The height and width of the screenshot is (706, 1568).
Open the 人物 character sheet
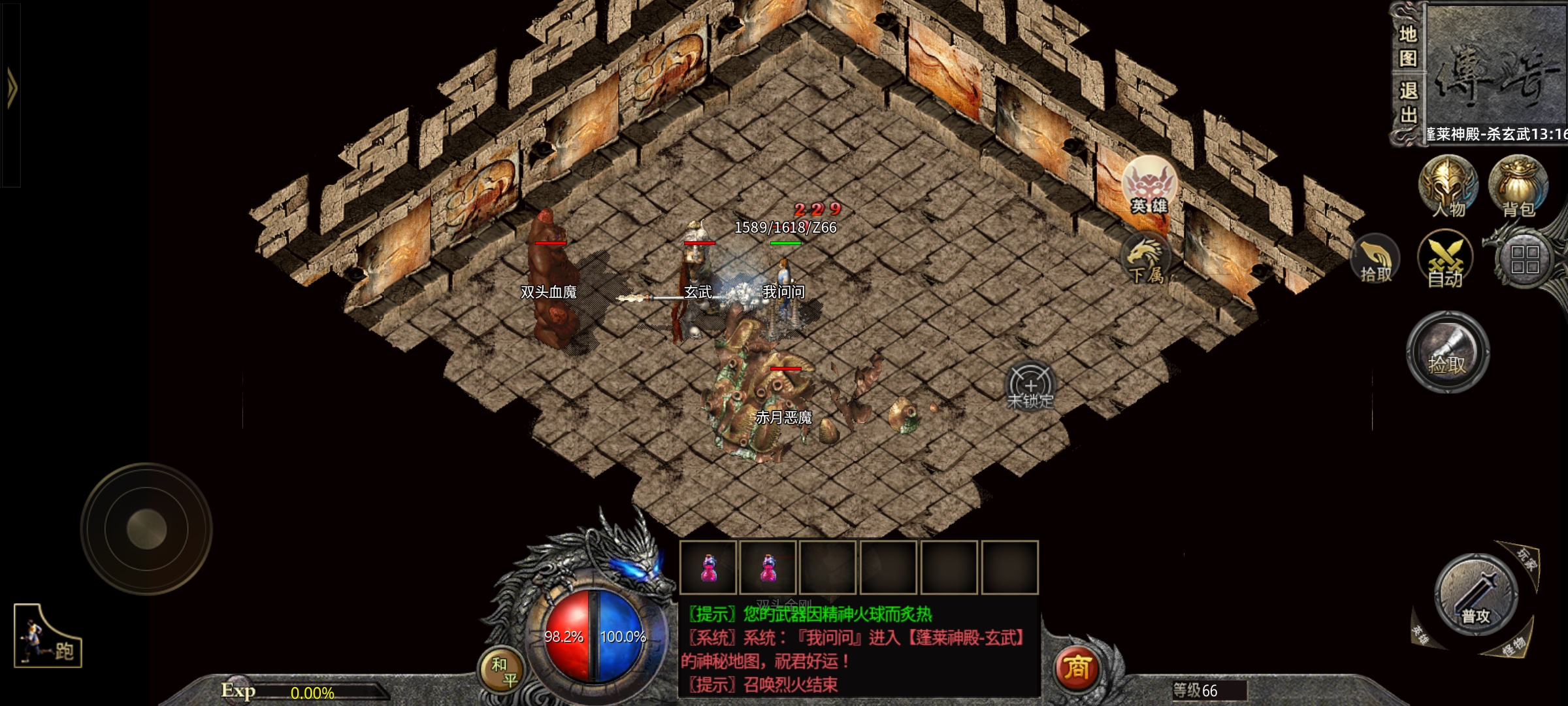[1448, 186]
